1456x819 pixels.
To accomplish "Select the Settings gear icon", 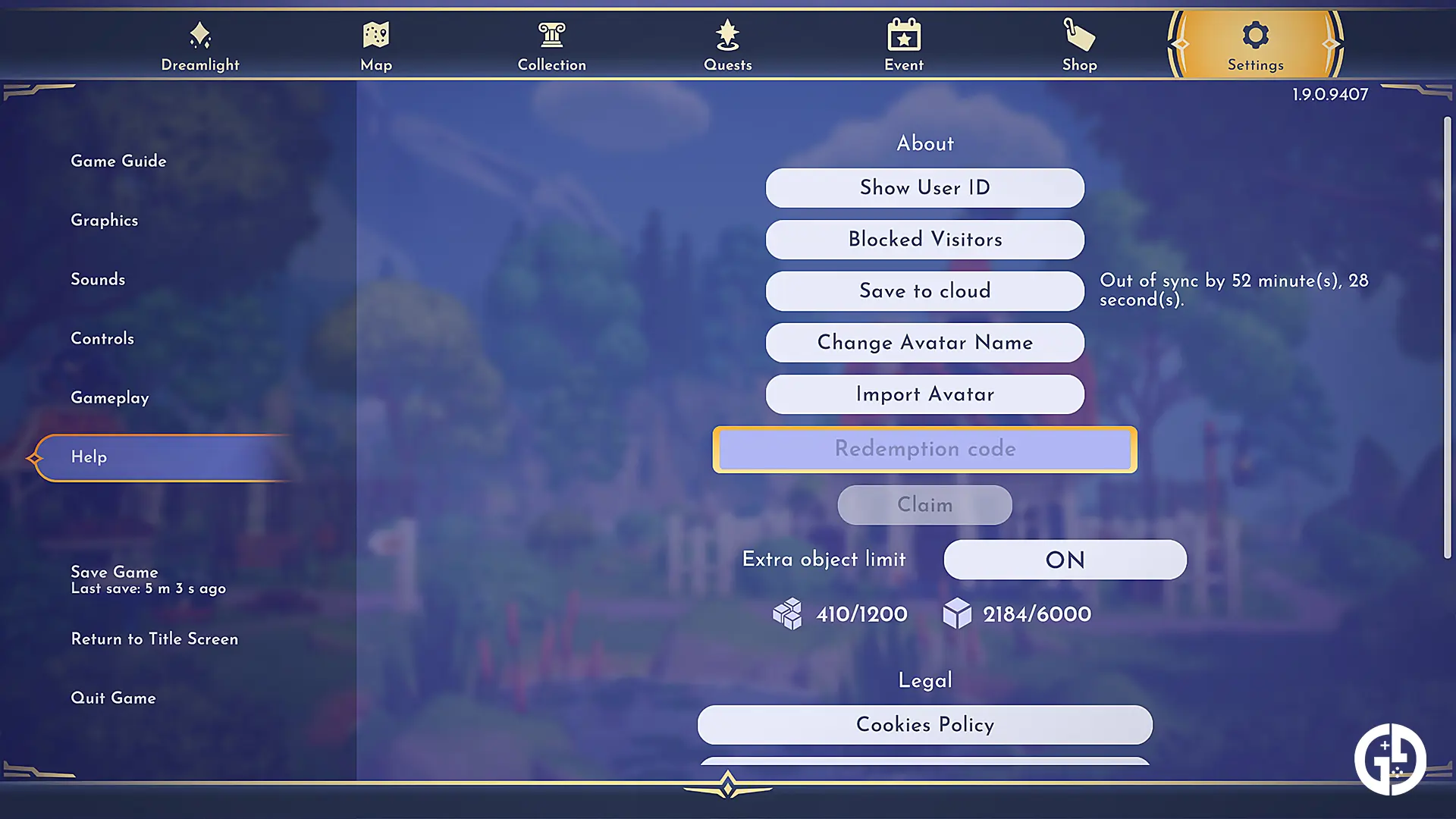I will (x=1255, y=33).
